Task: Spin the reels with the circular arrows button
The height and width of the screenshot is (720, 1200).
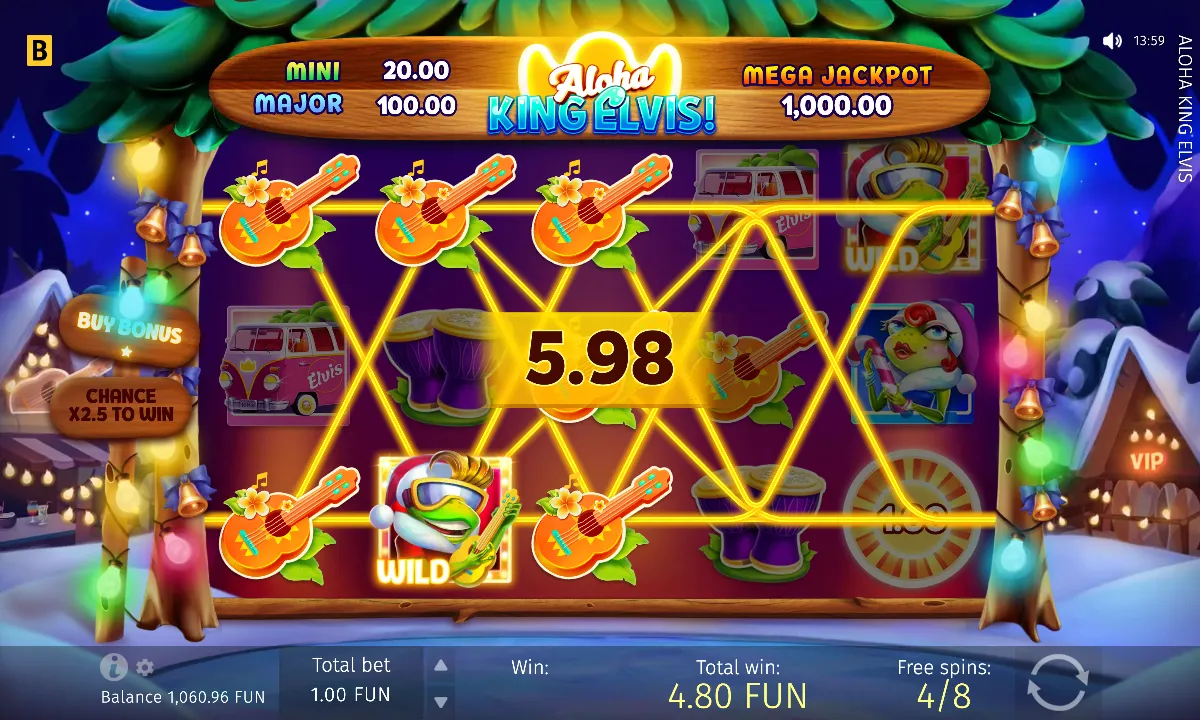Action: click(x=1057, y=682)
